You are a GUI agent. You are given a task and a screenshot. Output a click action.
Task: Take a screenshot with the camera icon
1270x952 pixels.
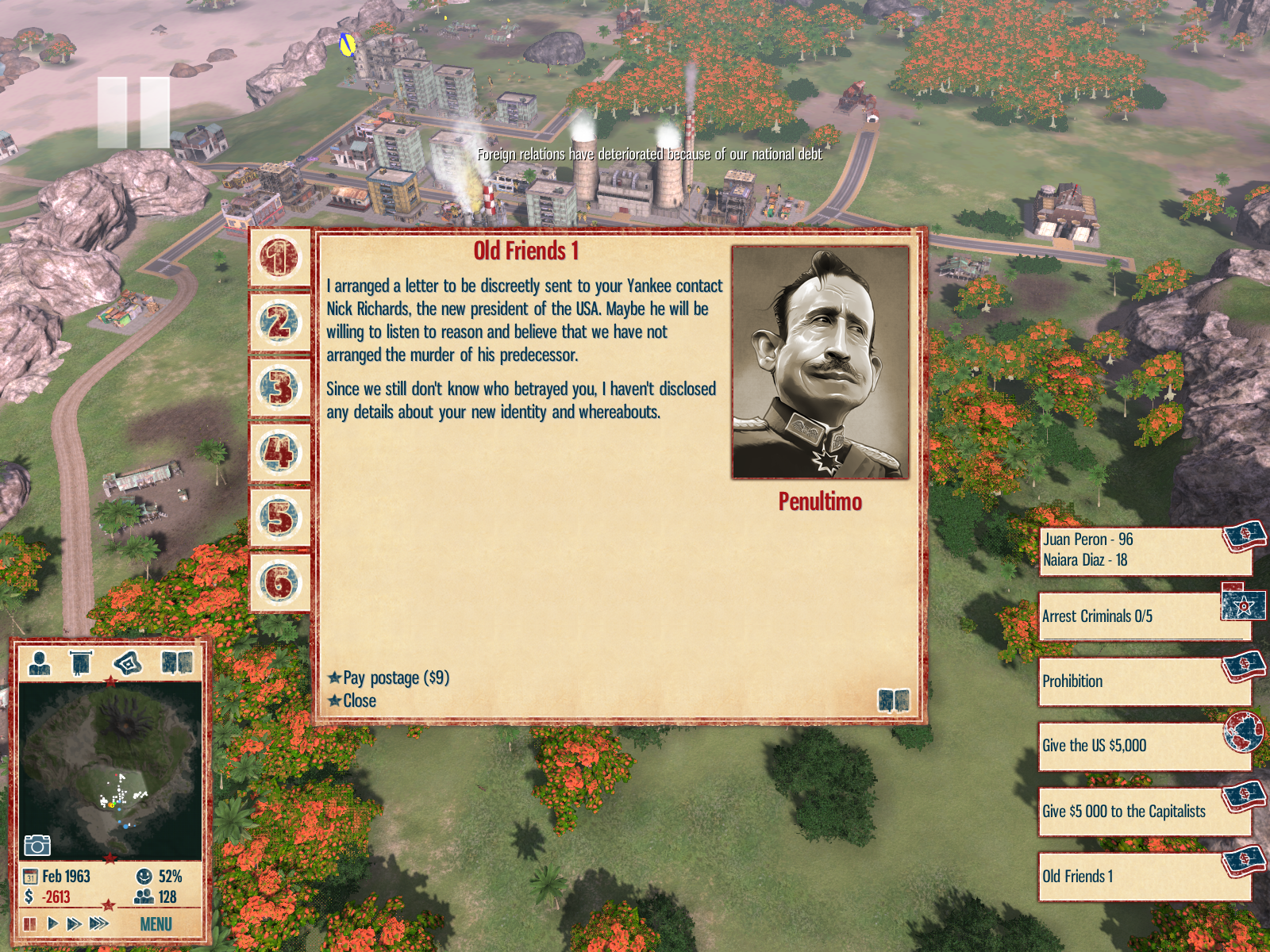(x=37, y=846)
